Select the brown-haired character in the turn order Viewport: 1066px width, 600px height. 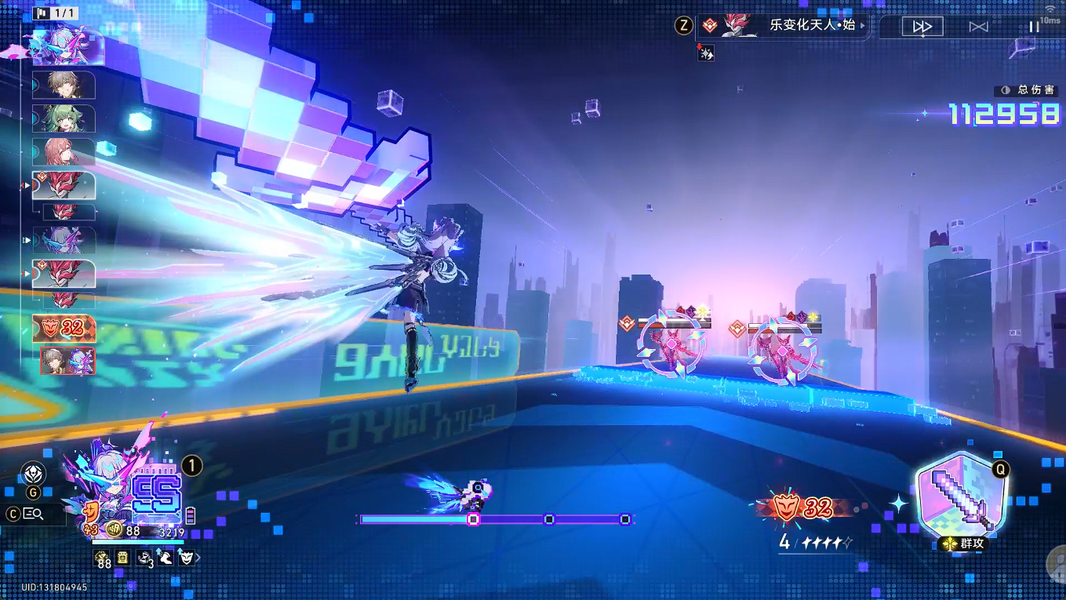coord(65,85)
